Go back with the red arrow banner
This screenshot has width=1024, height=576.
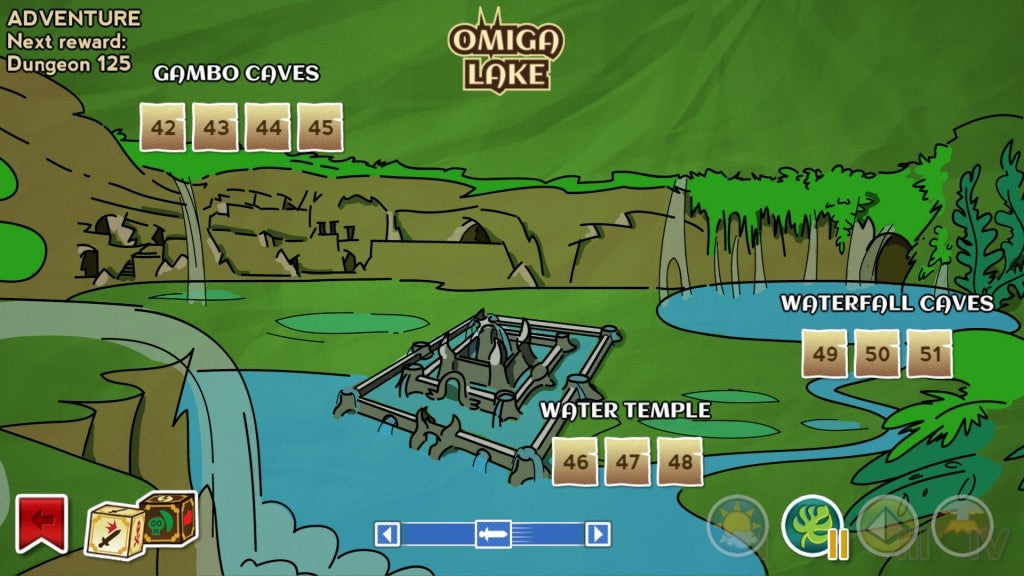pos(41,522)
